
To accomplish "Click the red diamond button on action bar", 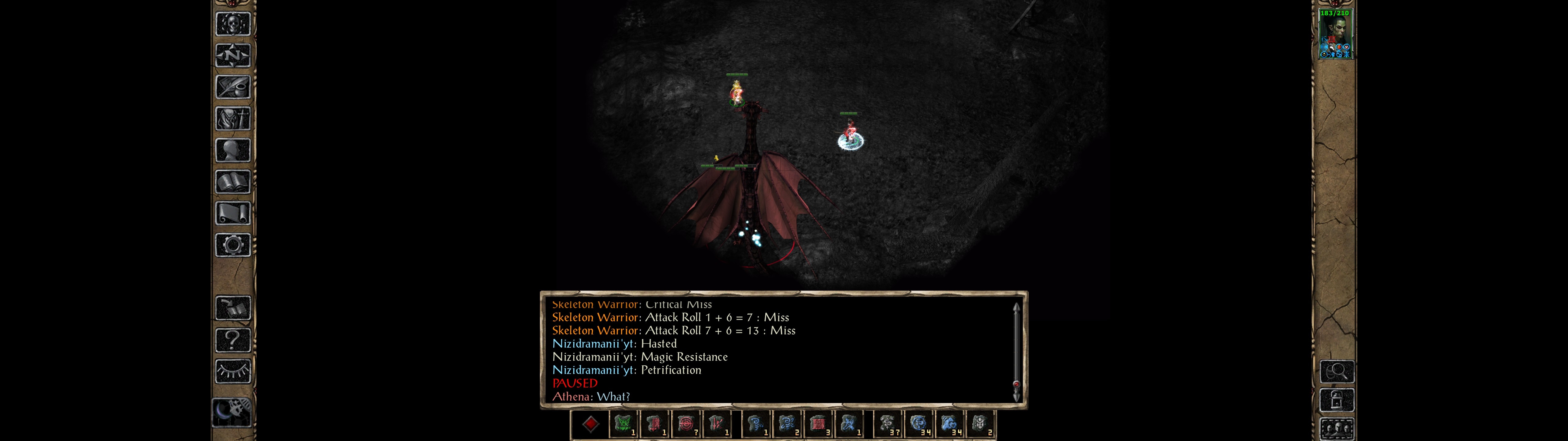I will click(590, 424).
